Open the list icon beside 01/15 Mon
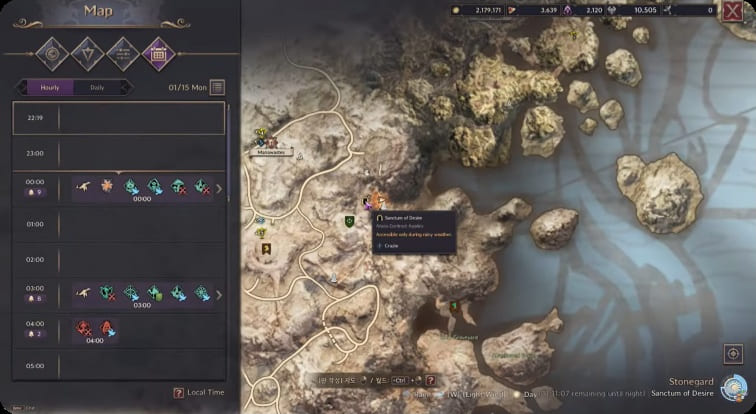 [217, 87]
